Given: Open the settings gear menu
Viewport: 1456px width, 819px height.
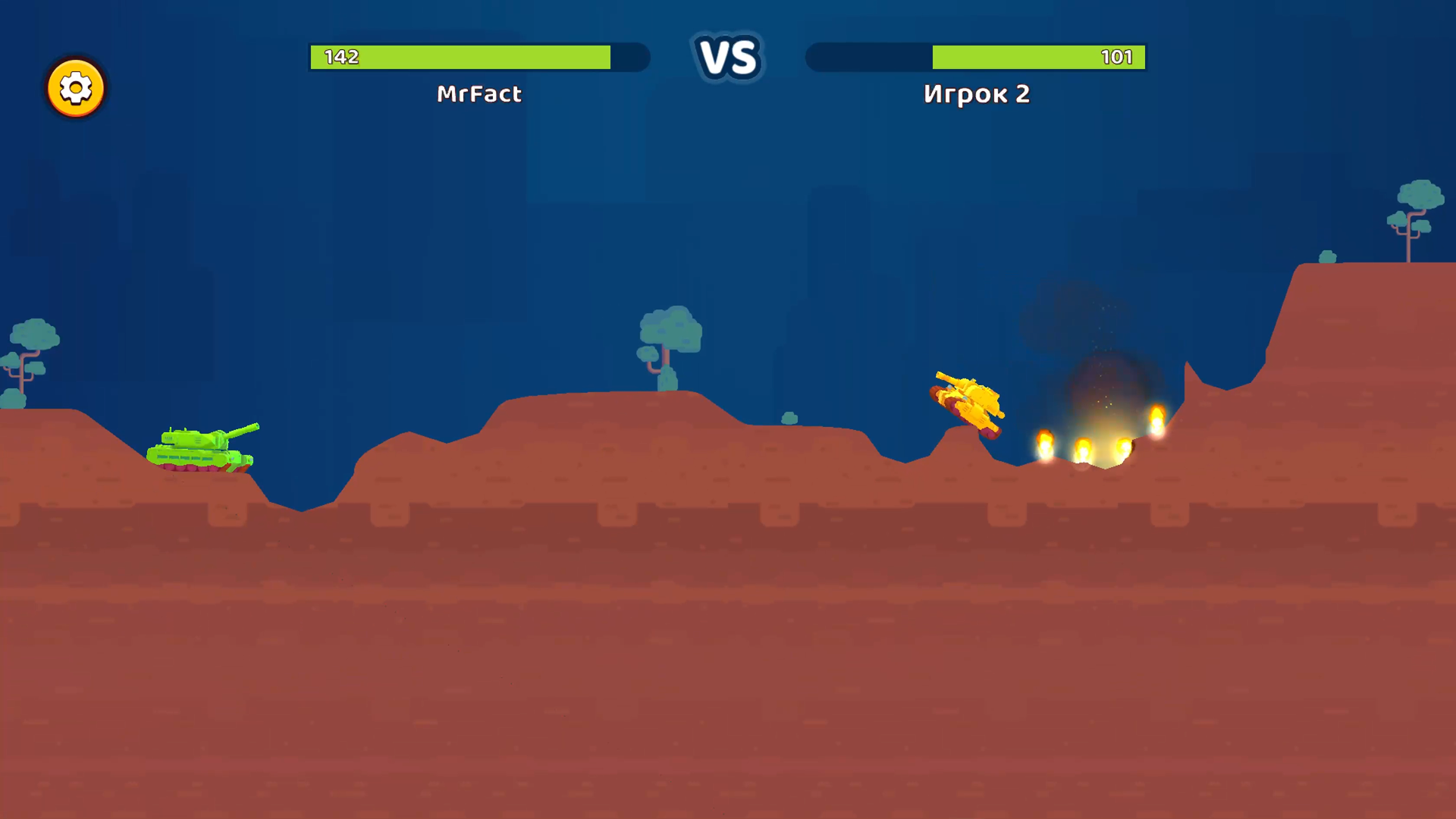Looking at the screenshot, I should click(76, 88).
